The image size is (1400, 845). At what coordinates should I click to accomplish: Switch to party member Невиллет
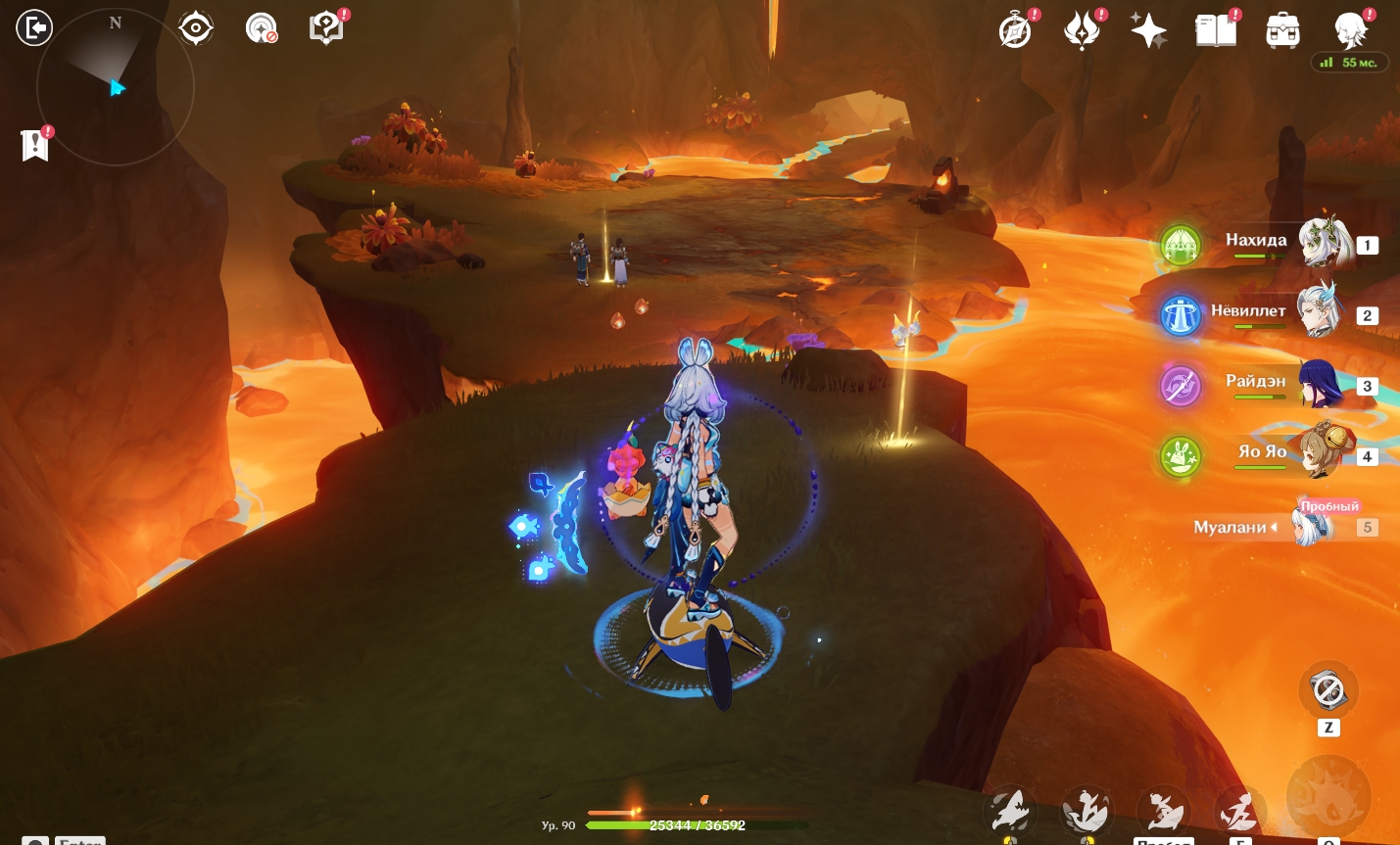[1319, 311]
